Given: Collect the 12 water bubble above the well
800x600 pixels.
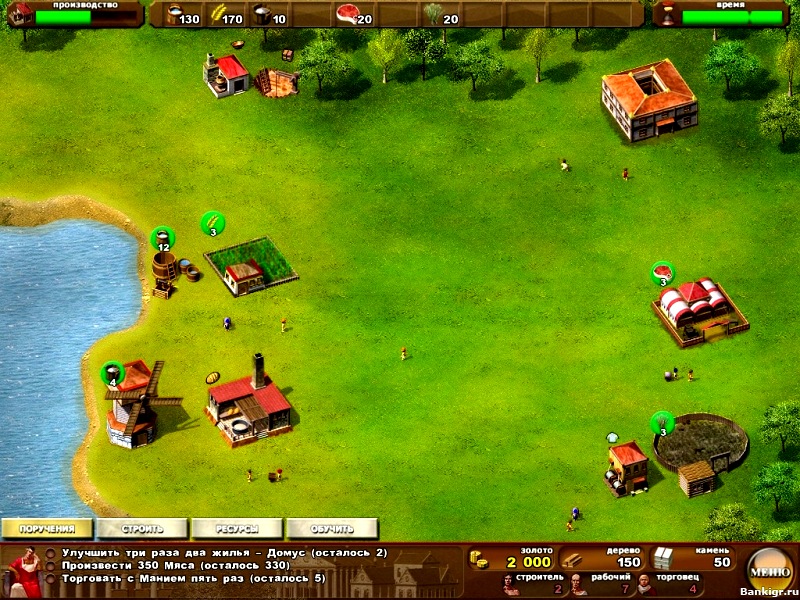Looking at the screenshot, I should click(x=162, y=239).
